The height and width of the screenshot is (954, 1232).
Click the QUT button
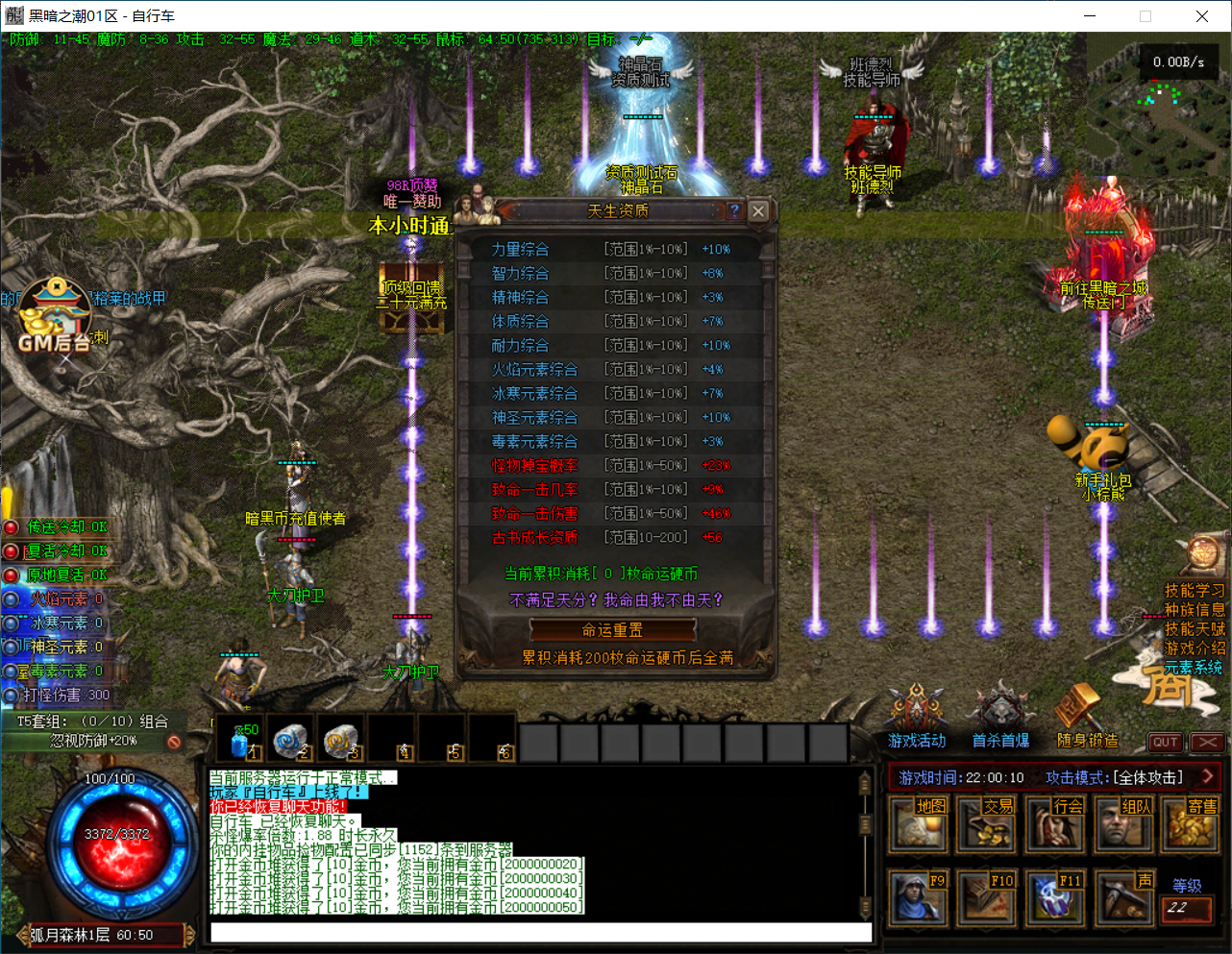pos(1165,742)
